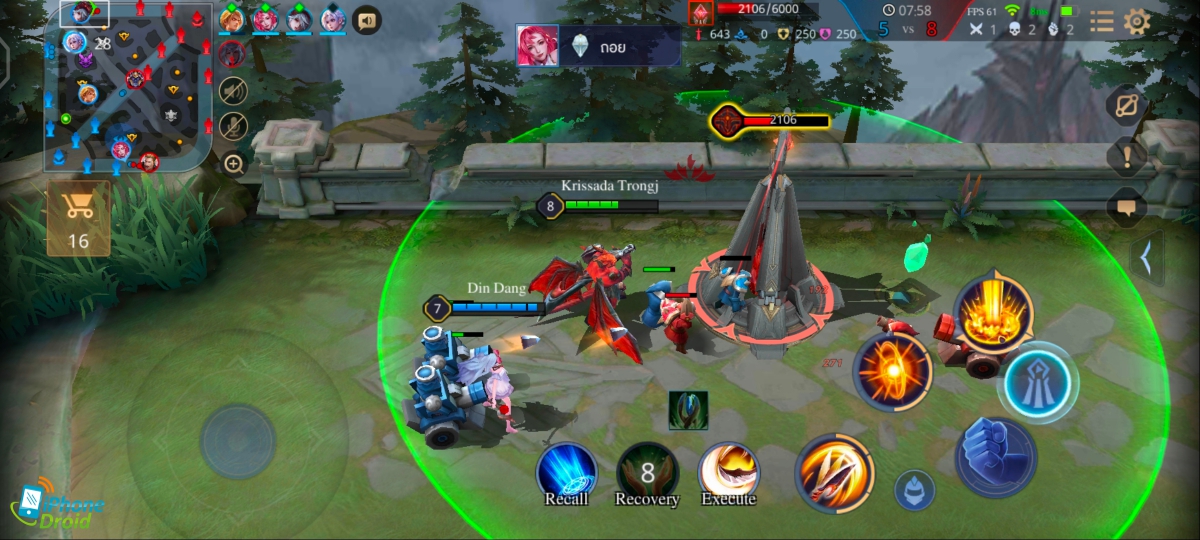Show the scoreboard list icon
The width and height of the screenshot is (1200, 540).
1102,22
